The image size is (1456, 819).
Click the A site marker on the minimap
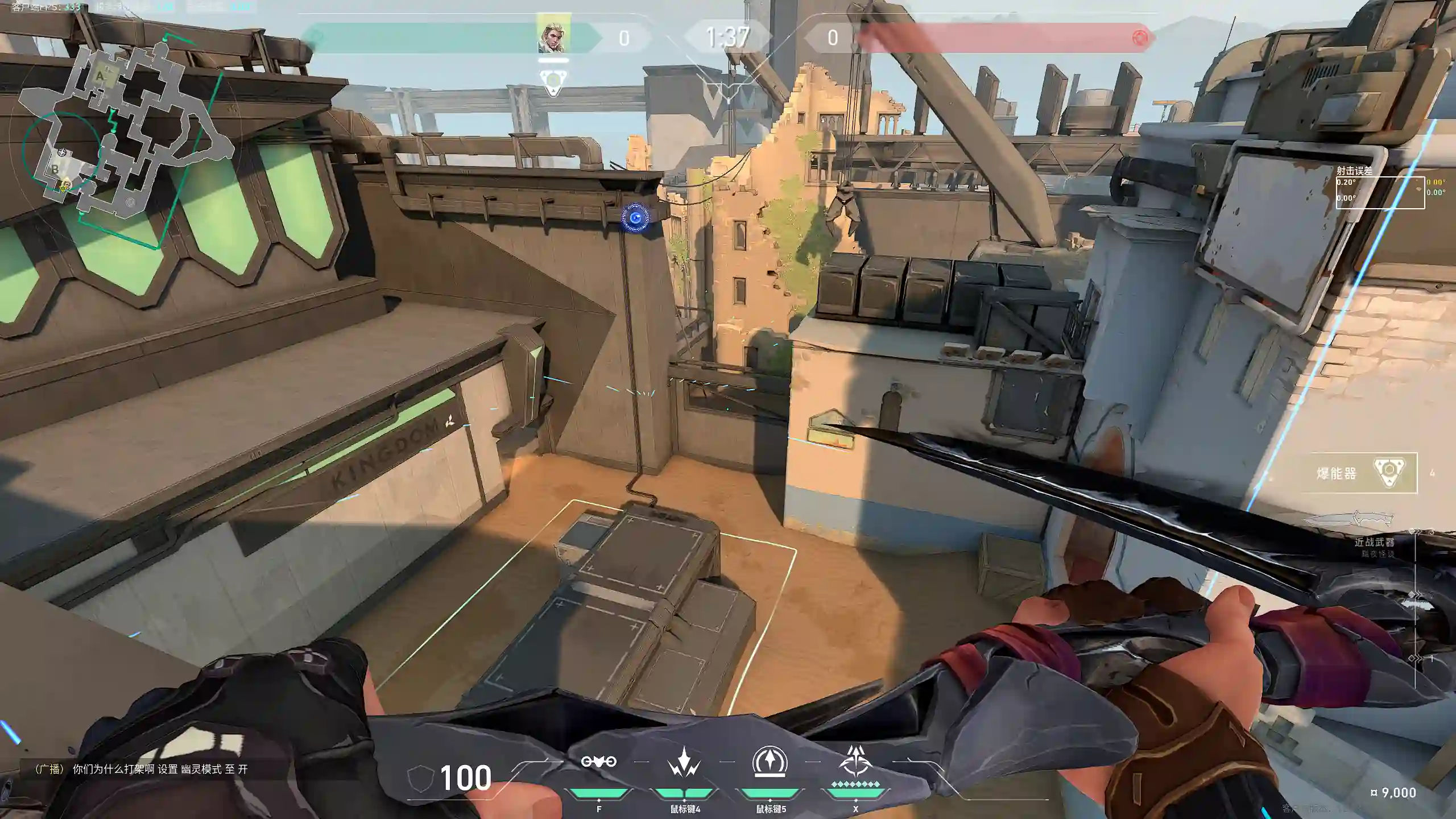pyautogui.click(x=100, y=76)
